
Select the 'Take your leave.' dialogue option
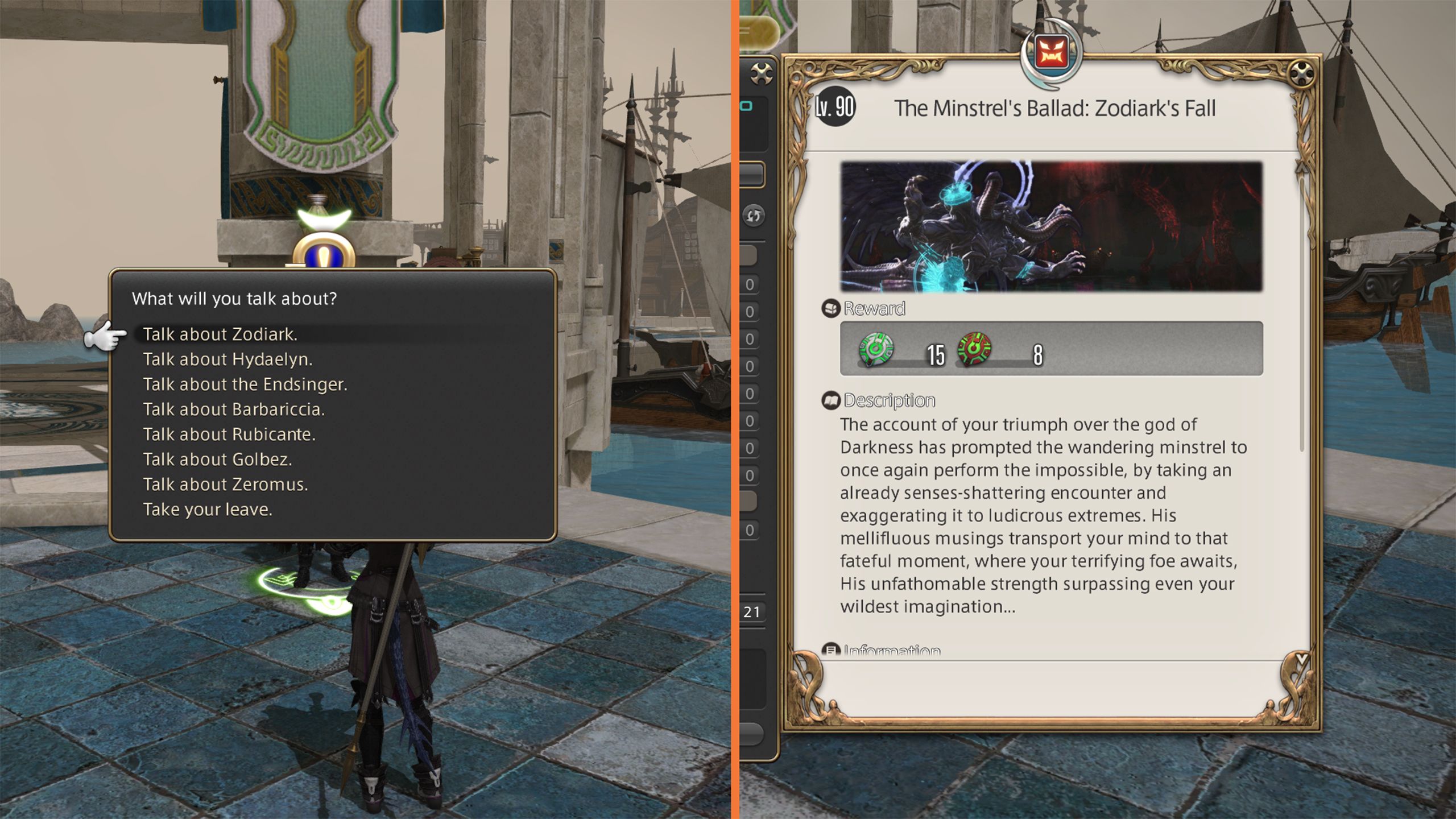tap(209, 509)
